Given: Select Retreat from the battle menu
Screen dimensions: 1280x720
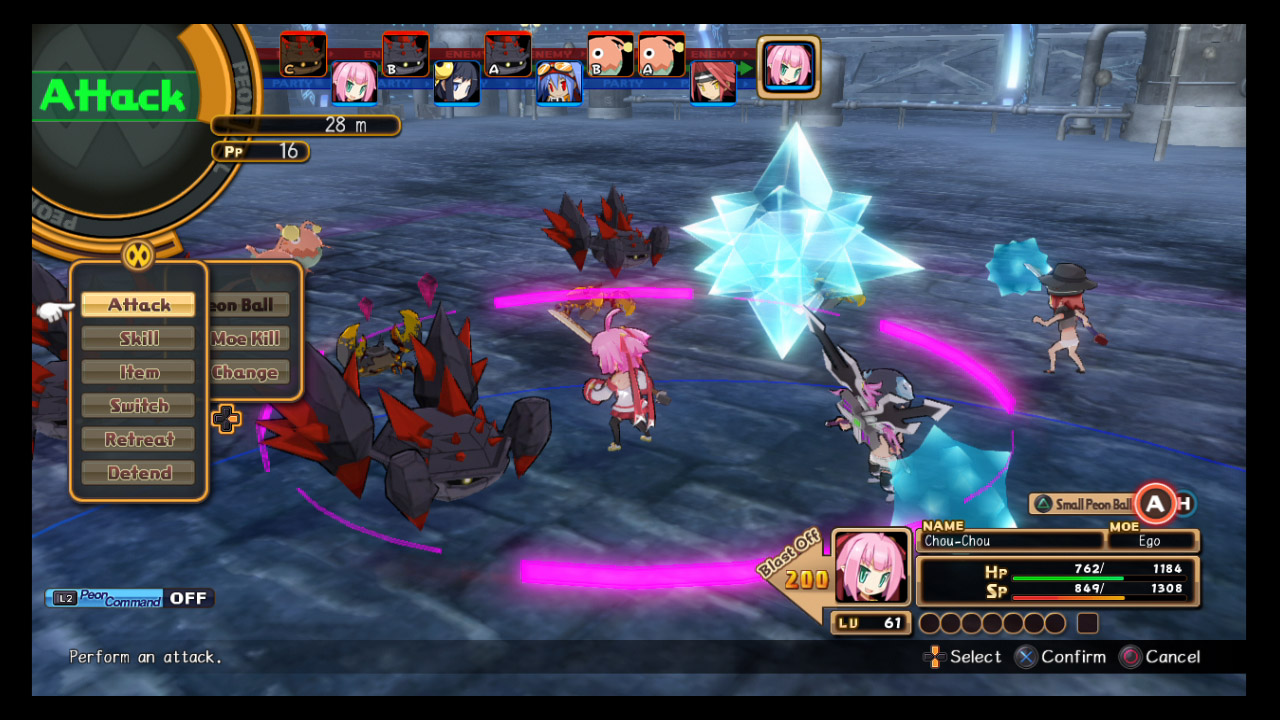Looking at the screenshot, I should 139,439.
